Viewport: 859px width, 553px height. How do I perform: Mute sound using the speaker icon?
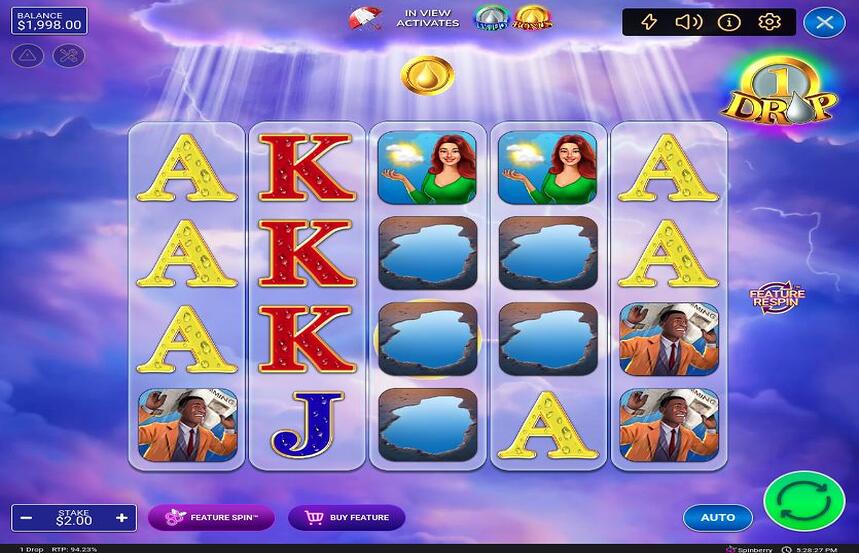[688, 22]
